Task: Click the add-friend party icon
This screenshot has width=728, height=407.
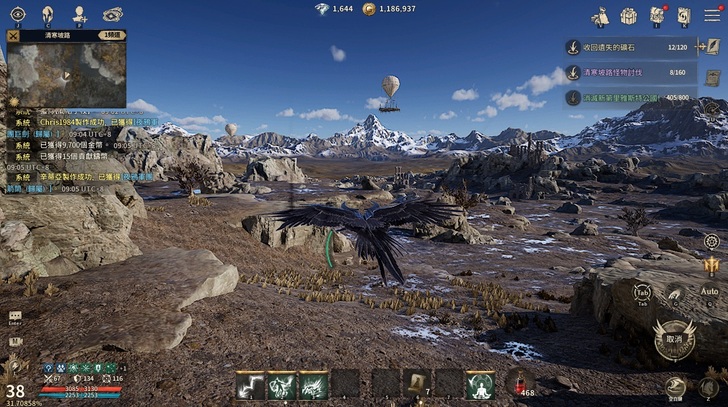Action: click(x=80, y=14)
